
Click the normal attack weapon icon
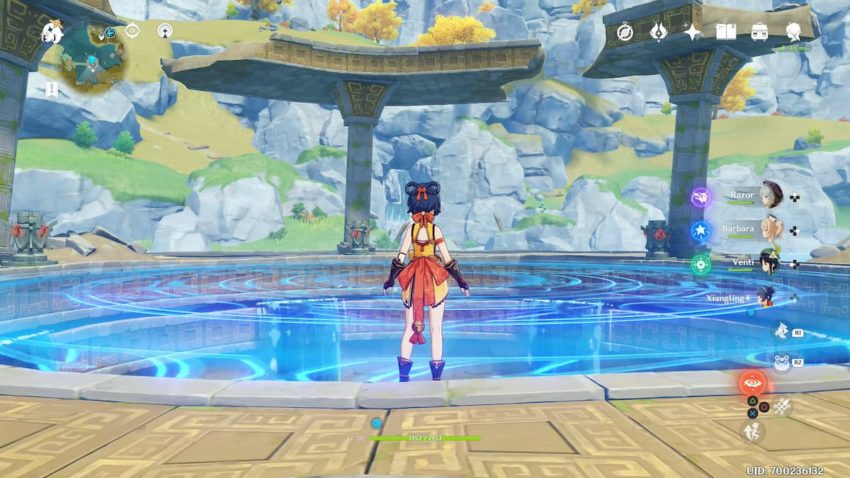(x=782, y=405)
